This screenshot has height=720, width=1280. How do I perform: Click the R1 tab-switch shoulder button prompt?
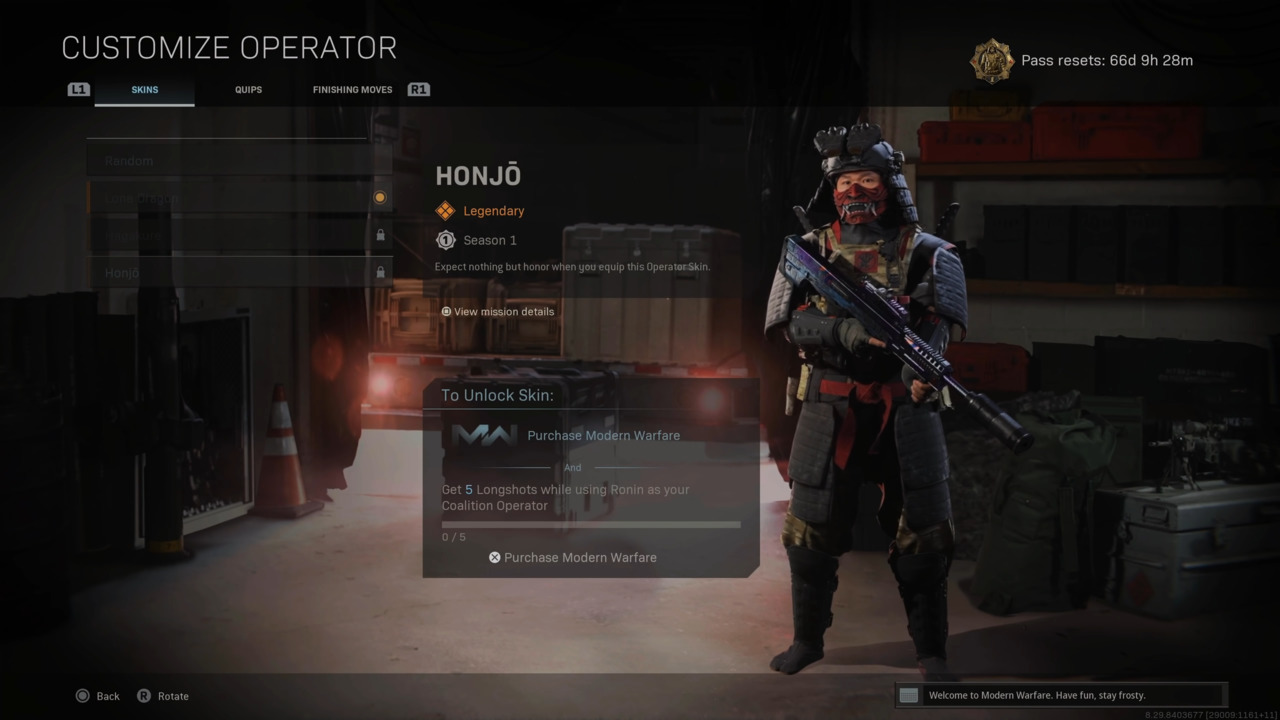click(419, 89)
